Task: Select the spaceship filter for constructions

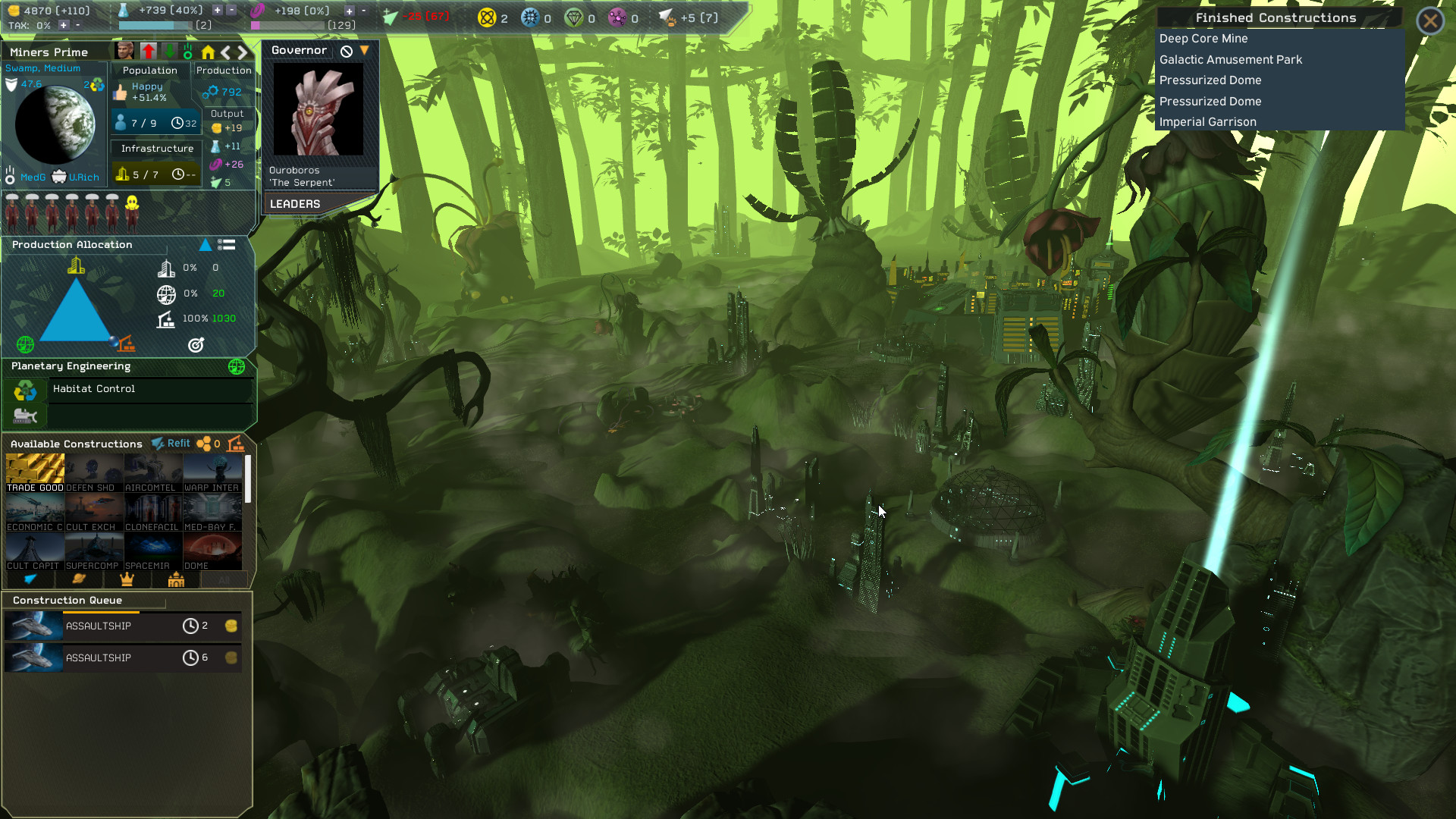Action: [30, 580]
